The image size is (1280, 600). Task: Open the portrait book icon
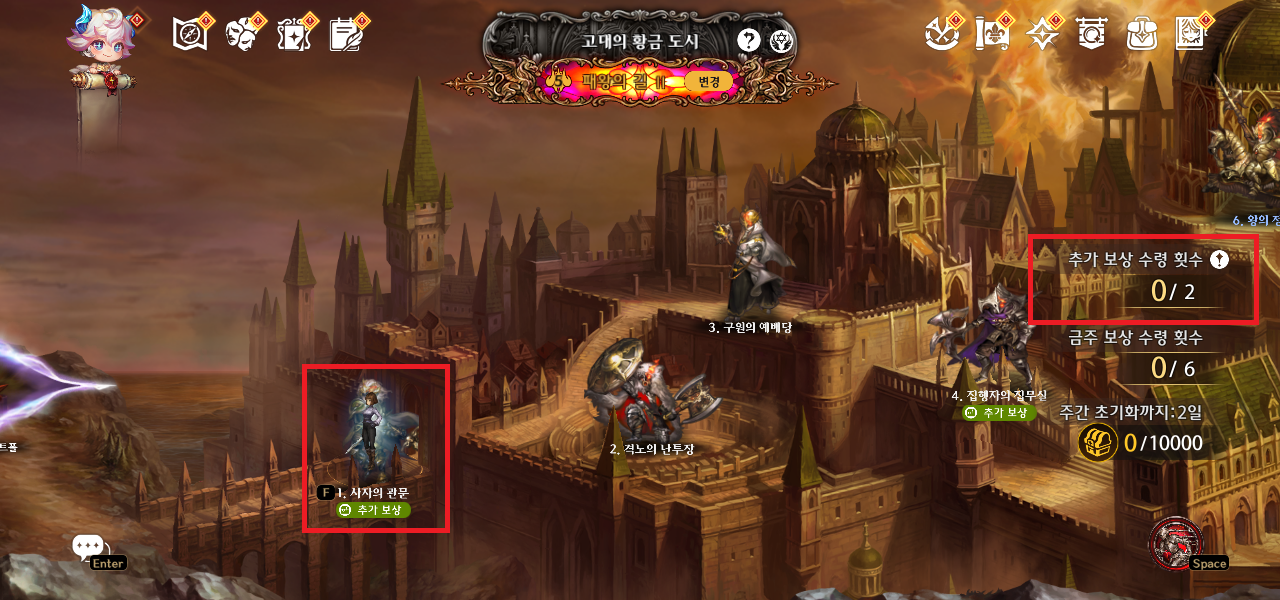pyautogui.click(x=1192, y=34)
